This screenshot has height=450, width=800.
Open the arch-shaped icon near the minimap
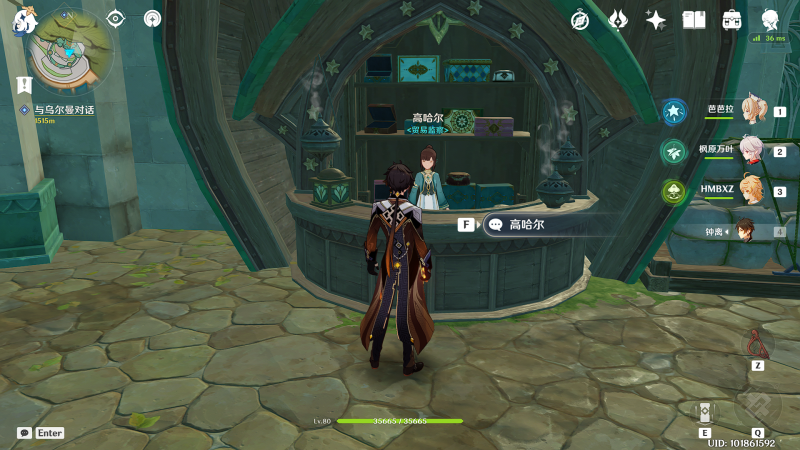coord(152,18)
